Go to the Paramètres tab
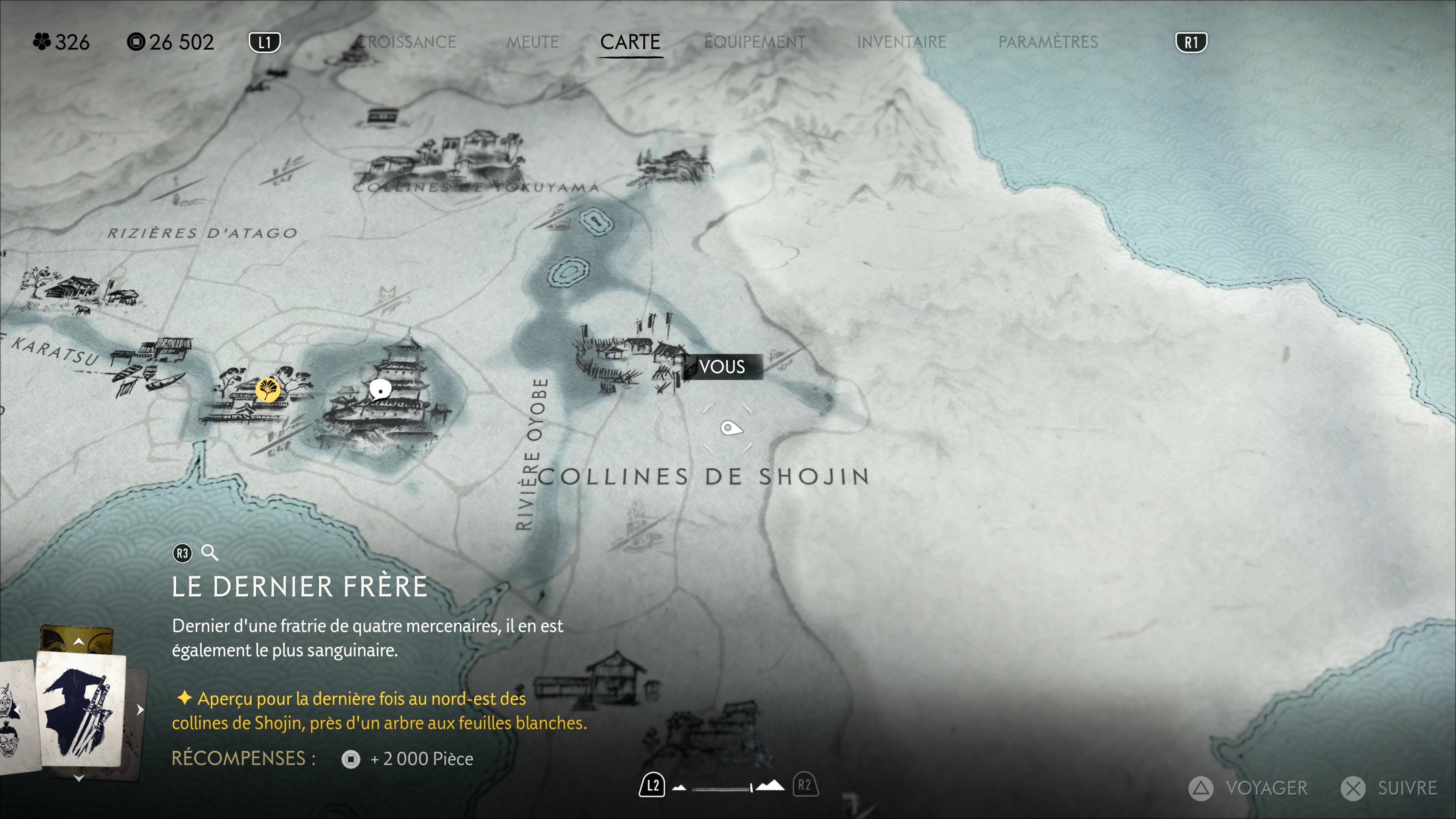 click(1048, 42)
